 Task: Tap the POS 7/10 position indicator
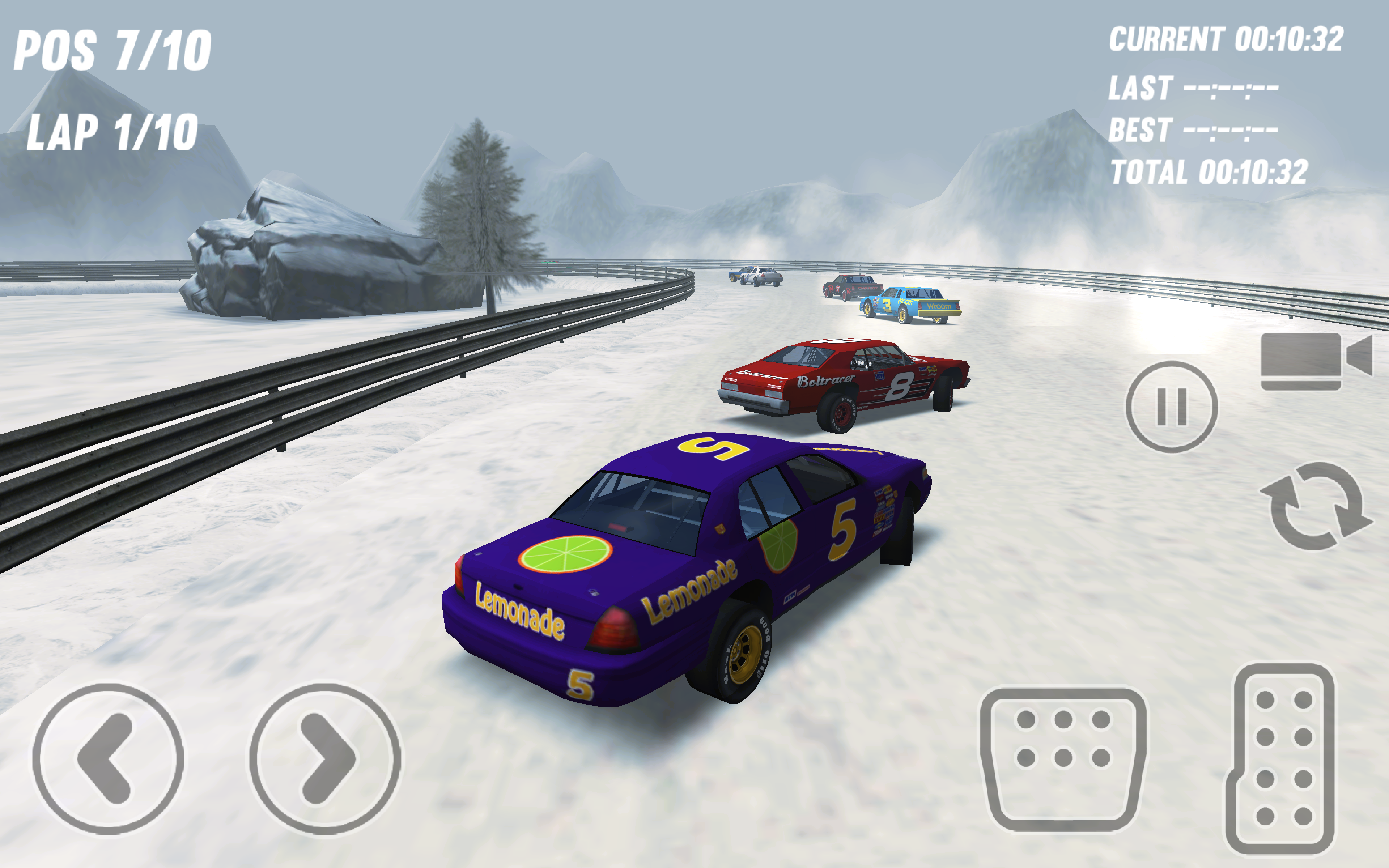click(x=112, y=51)
